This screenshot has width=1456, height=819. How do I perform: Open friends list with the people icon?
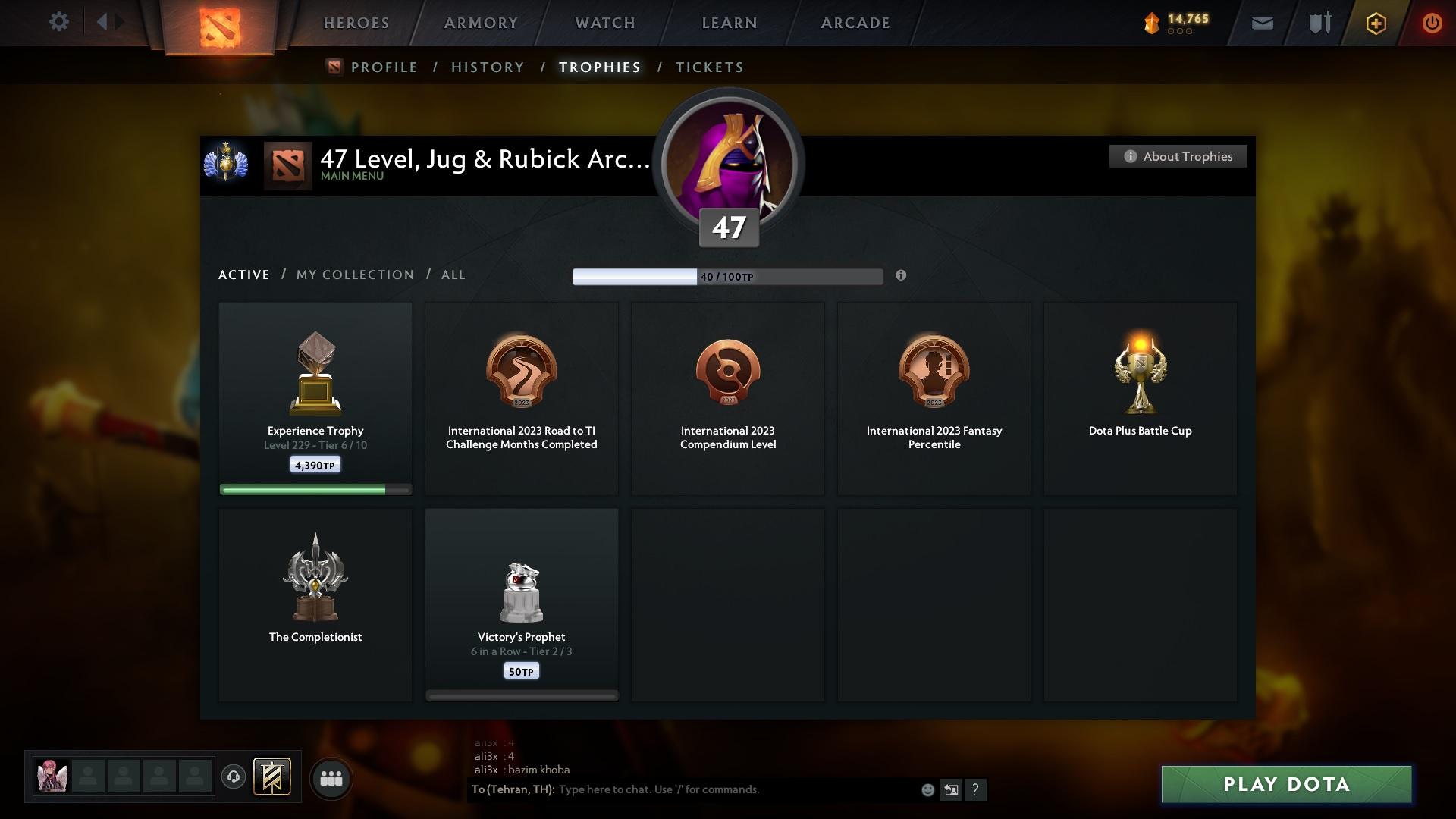pos(331,777)
